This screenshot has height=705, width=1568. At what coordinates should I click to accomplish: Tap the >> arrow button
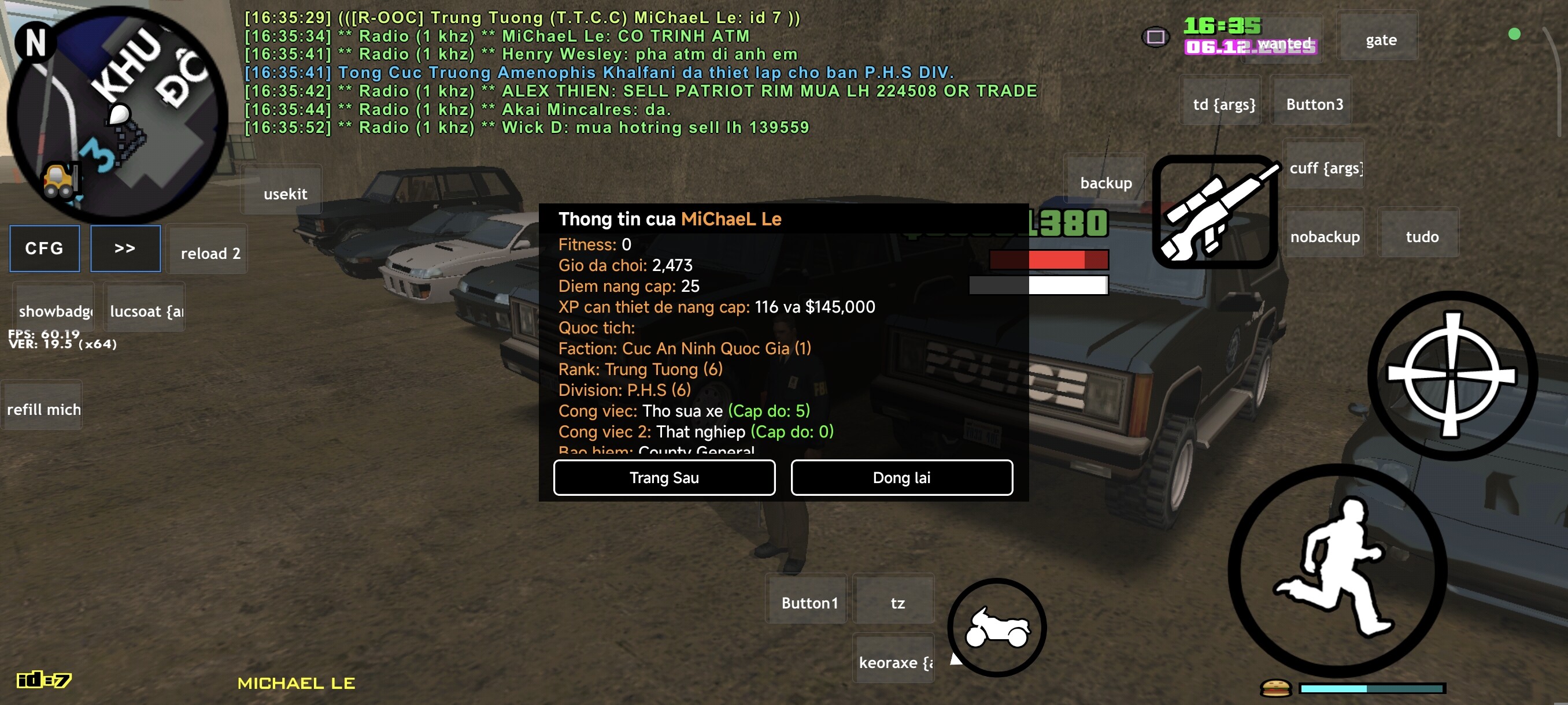click(x=125, y=248)
